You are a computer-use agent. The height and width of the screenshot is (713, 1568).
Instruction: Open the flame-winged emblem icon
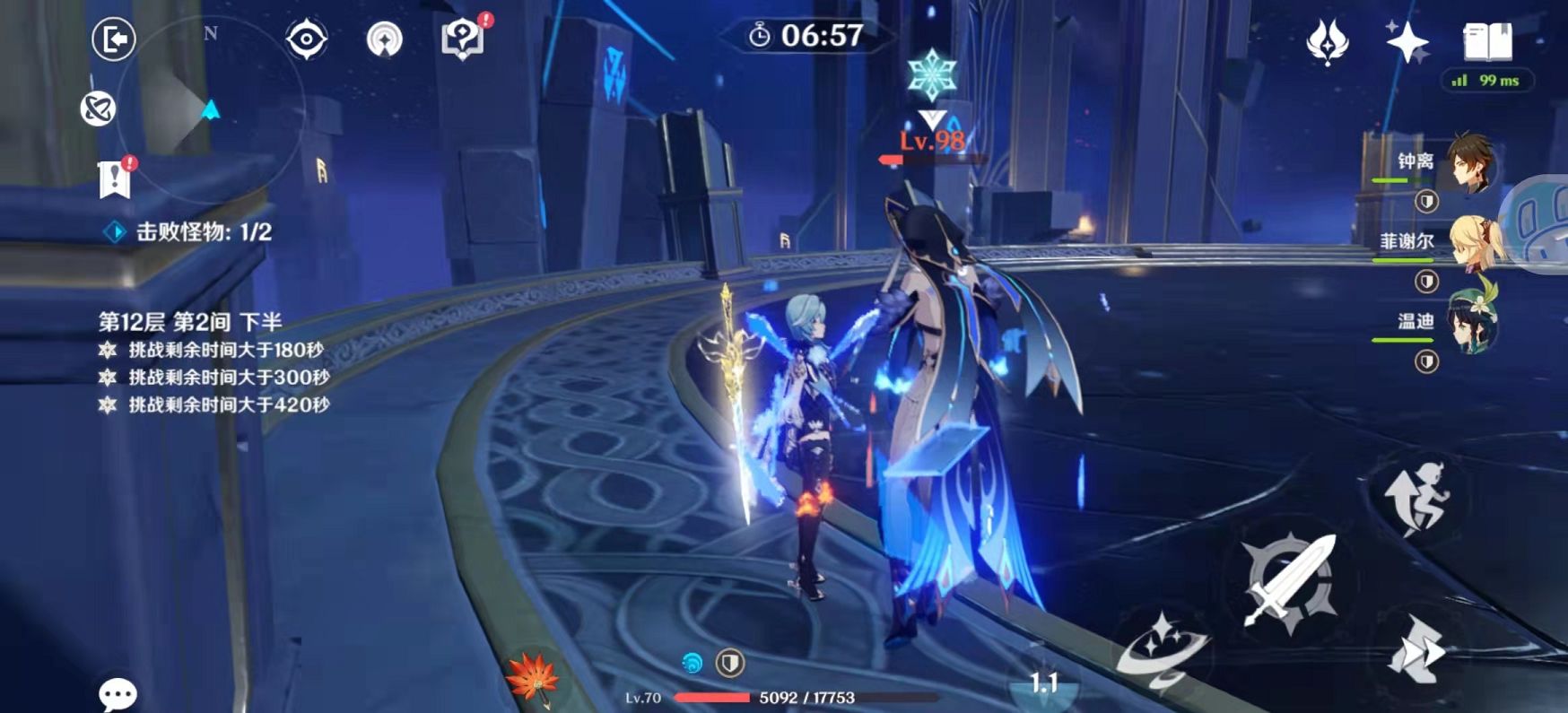pyautogui.click(x=1328, y=41)
